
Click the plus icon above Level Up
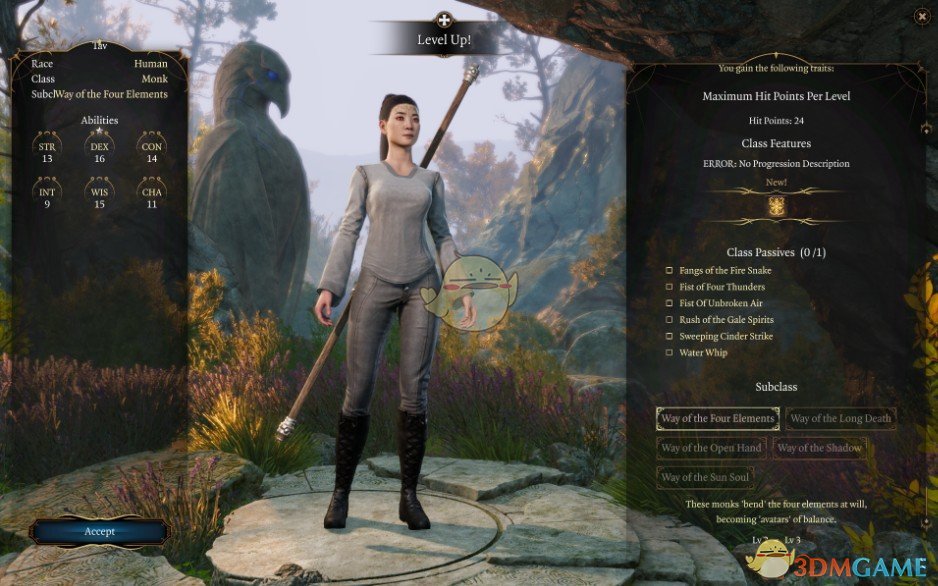(x=444, y=18)
